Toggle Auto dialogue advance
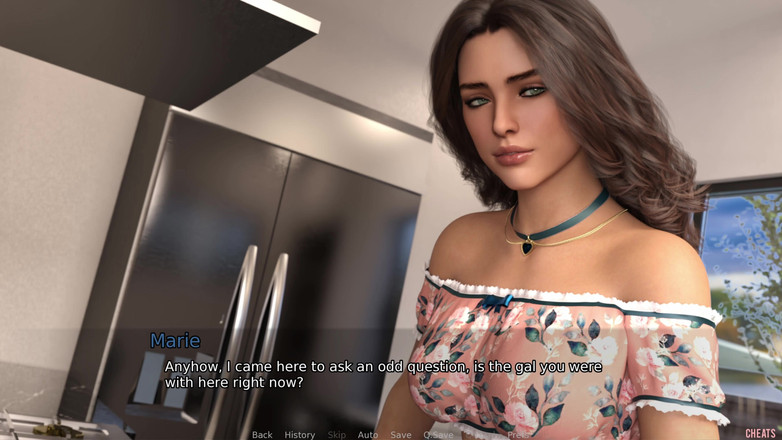Viewport: 782px width, 440px height. [x=368, y=435]
